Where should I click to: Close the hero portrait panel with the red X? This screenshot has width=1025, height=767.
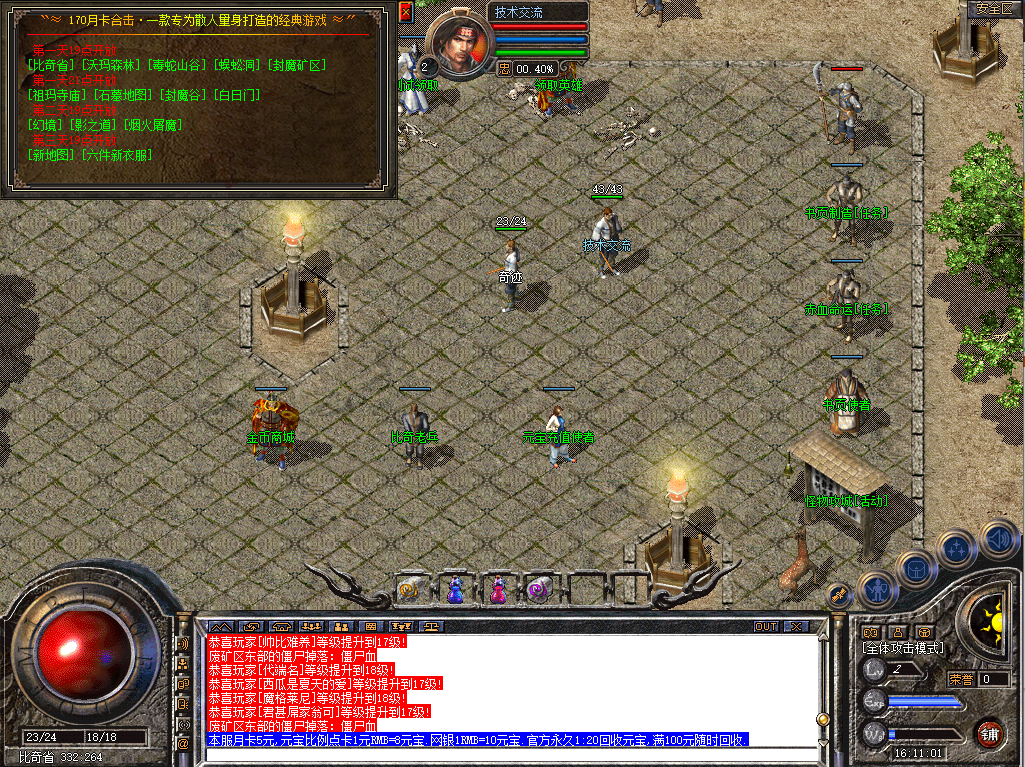tap(406, 12)
